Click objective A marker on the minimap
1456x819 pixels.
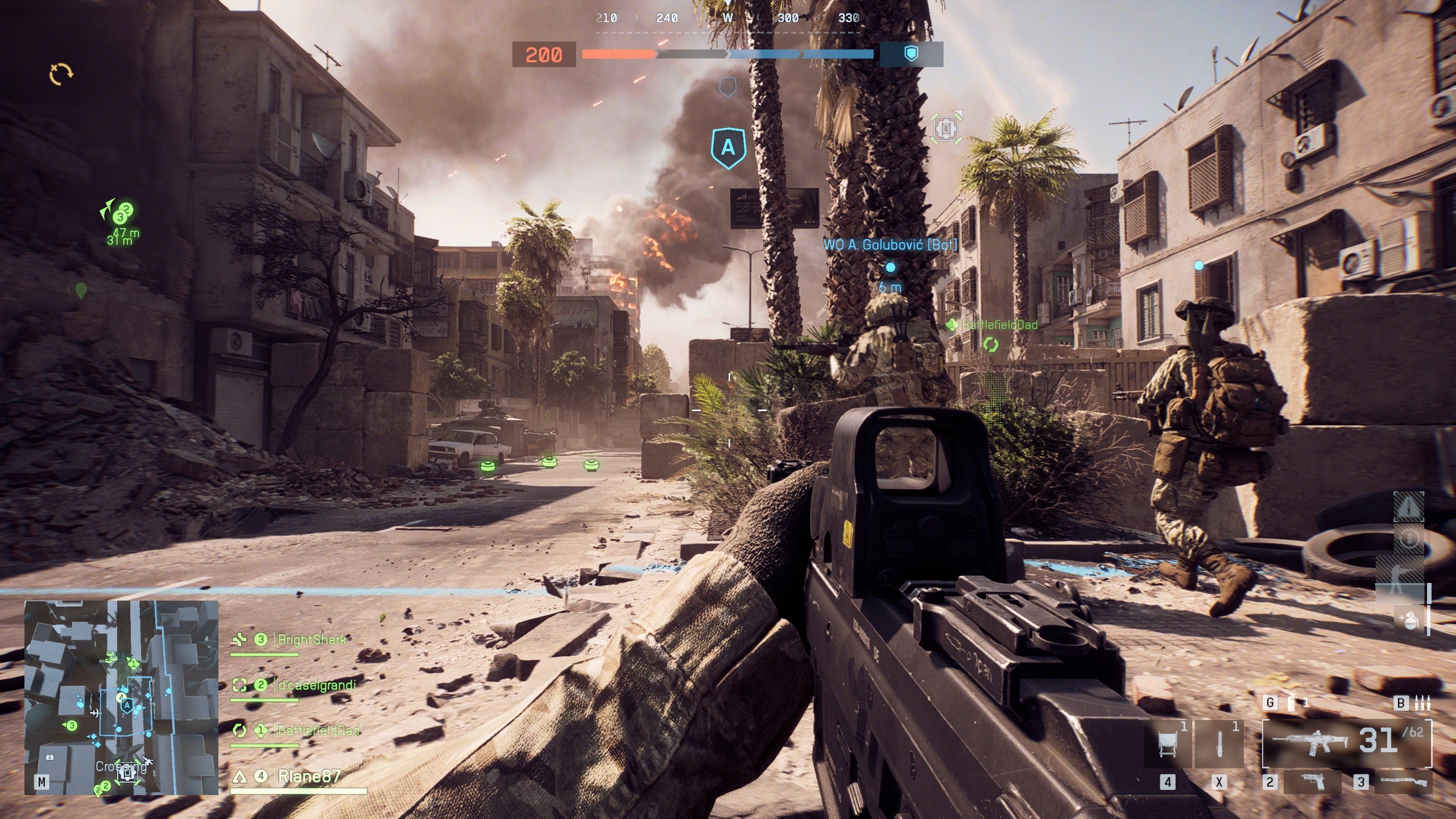pos(127,705)
